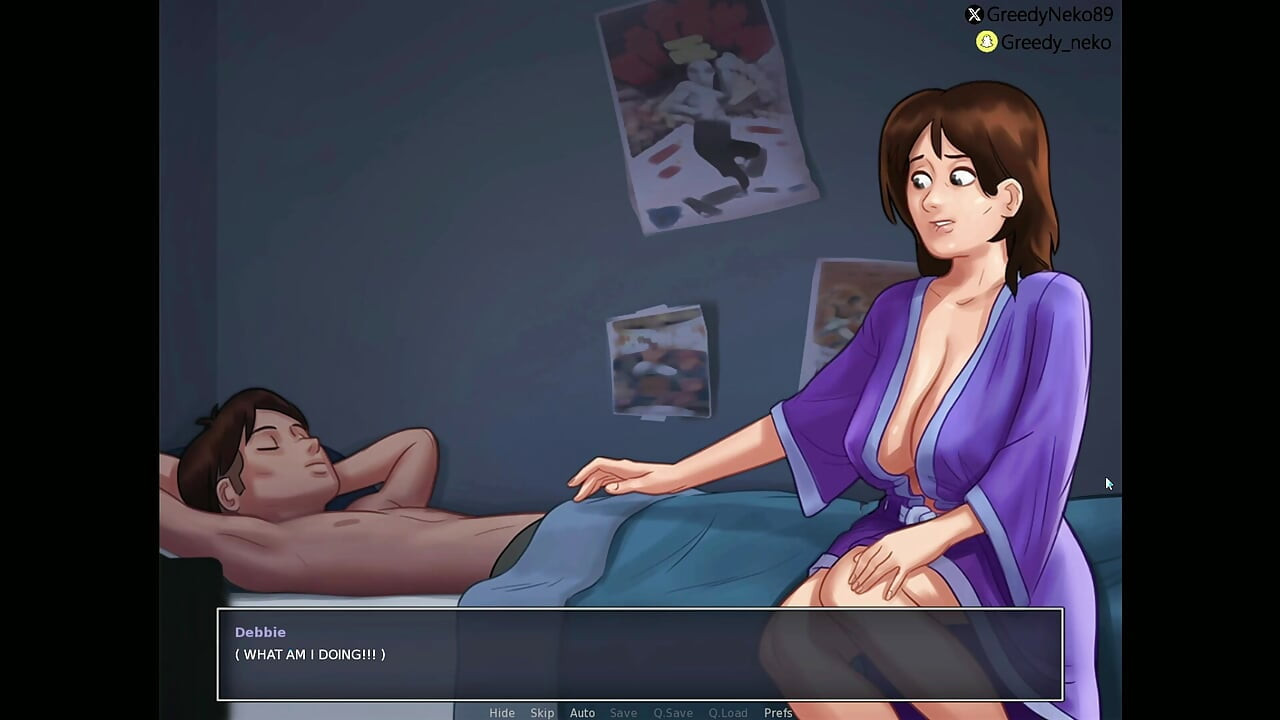Click the speaker name Debbie

click(x=260, y=632)
